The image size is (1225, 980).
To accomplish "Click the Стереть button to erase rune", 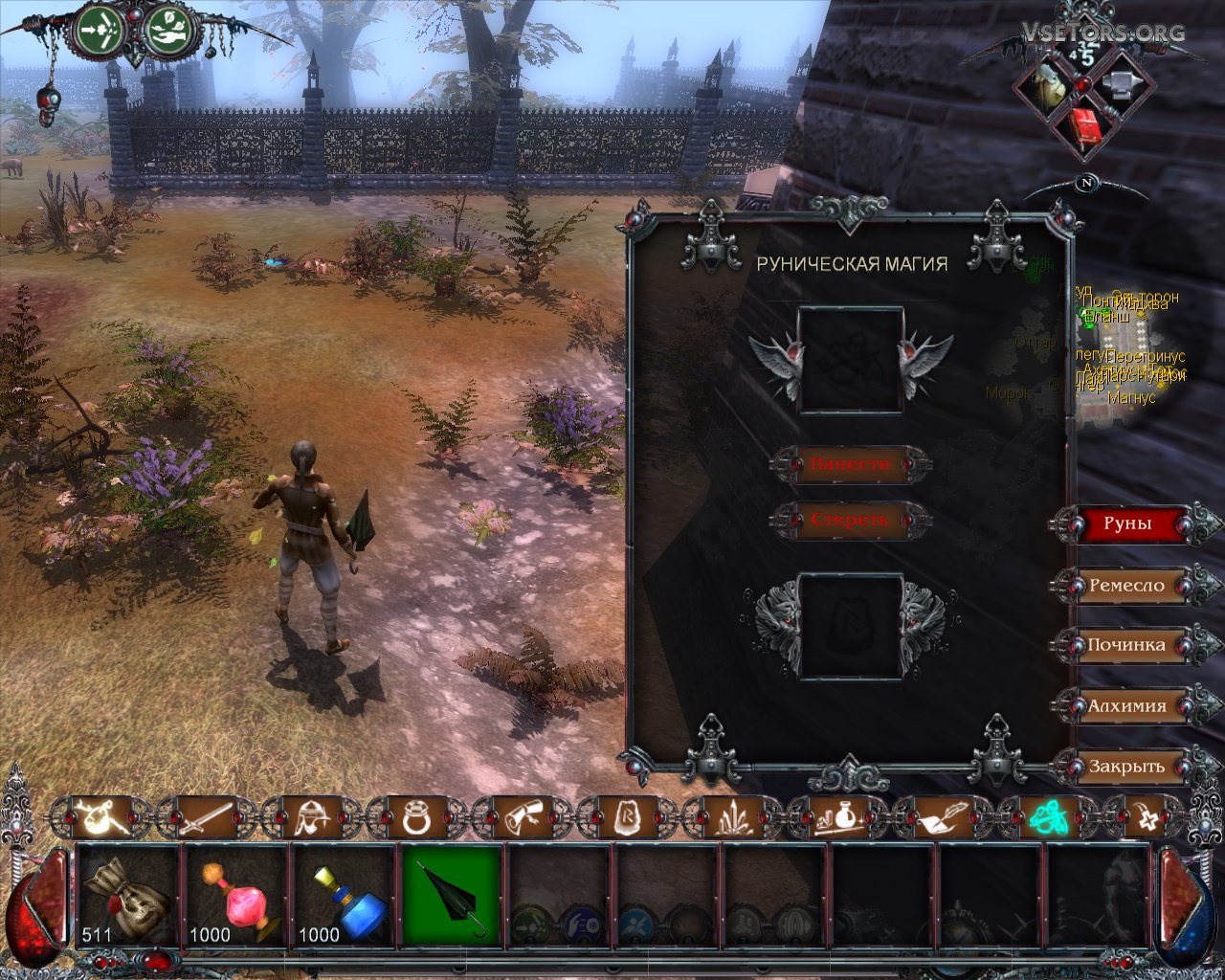I will (x=850, y=521).
